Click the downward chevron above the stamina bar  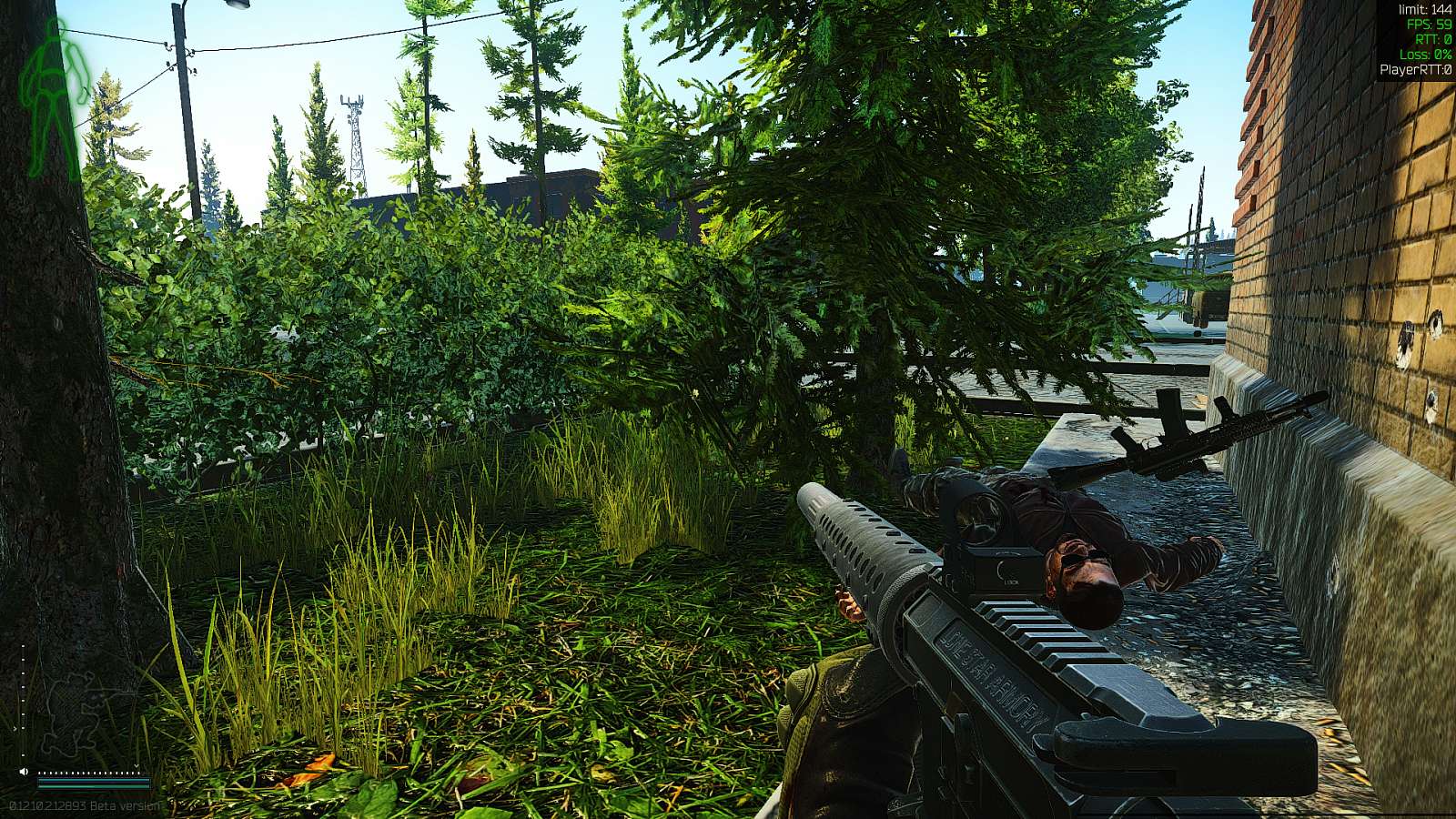pyautogui.click(x=136, y=766)
